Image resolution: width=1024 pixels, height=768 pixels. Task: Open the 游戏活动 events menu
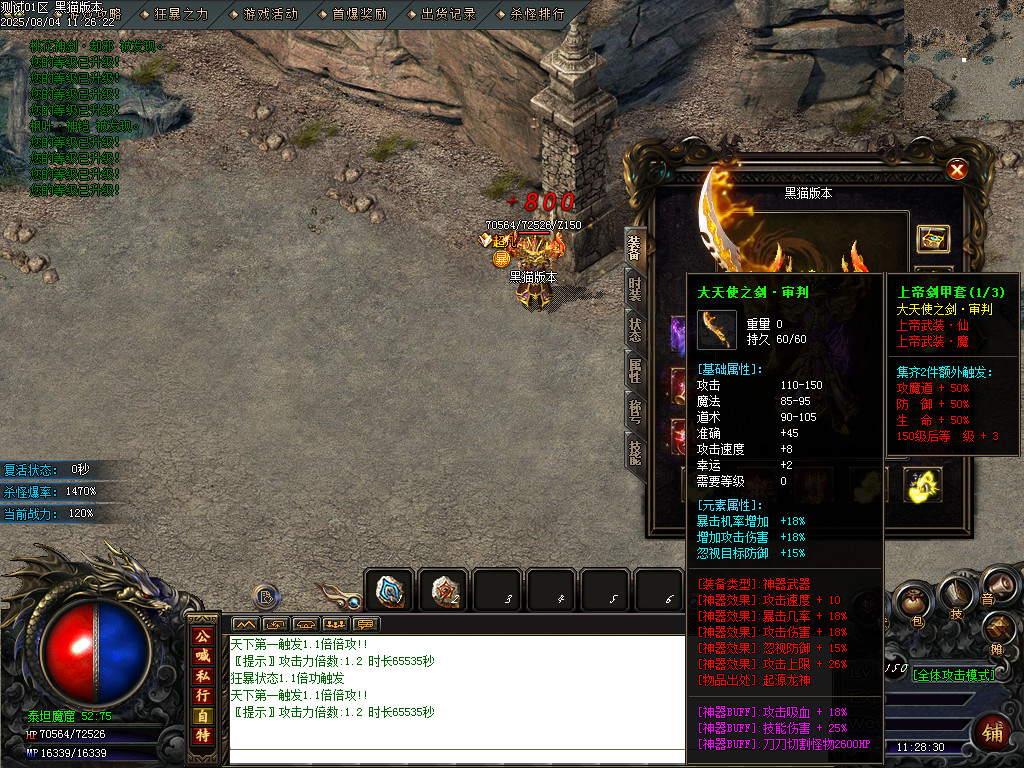click(x=270, y=14)
